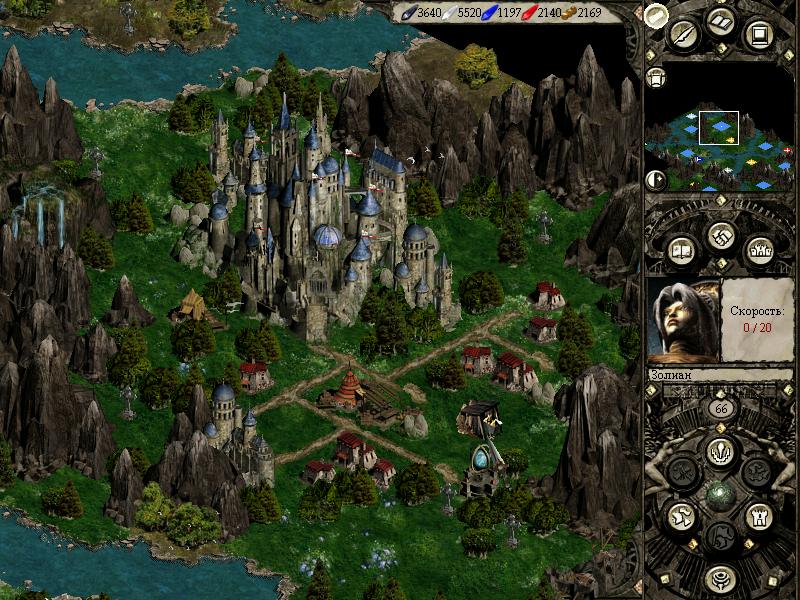Image resolution: width=800 pixels, height=600 pixels.
Task: Open the open-book button above the minimap
Action: pos(721,22)
